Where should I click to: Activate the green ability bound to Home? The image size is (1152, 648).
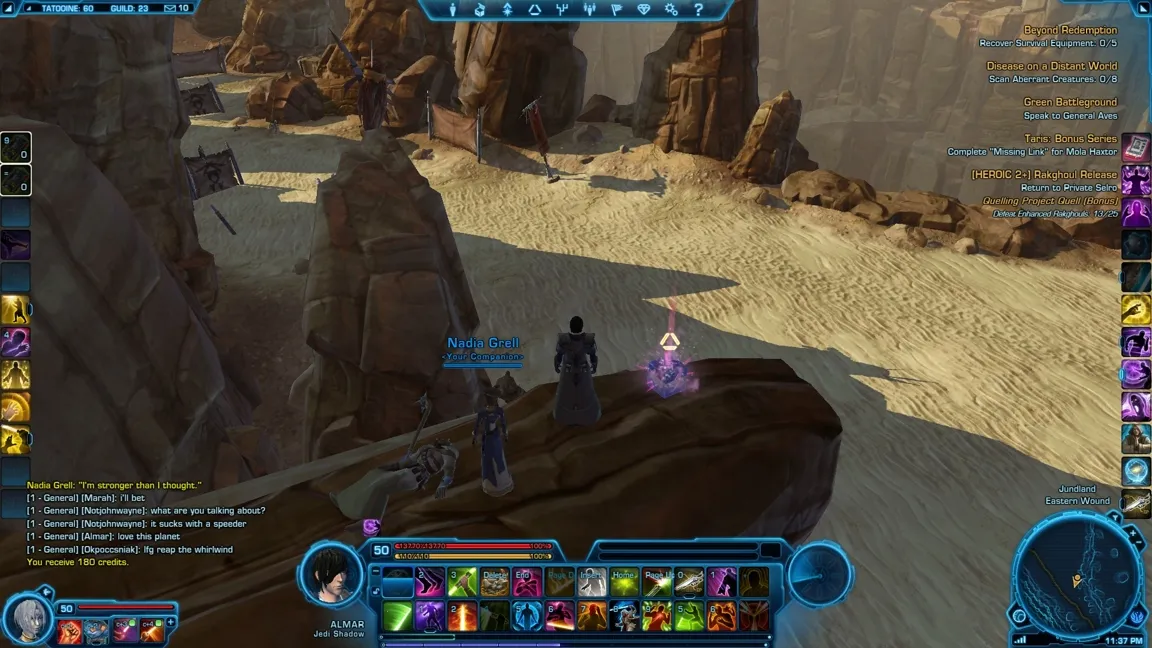[624, 582]
